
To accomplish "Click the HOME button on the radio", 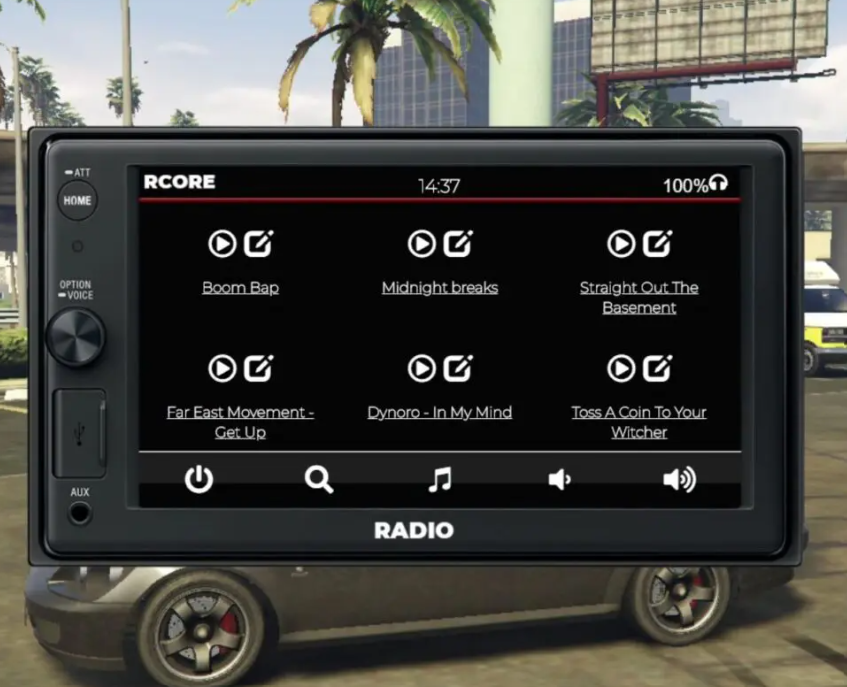I will click(x=77, y=200).
